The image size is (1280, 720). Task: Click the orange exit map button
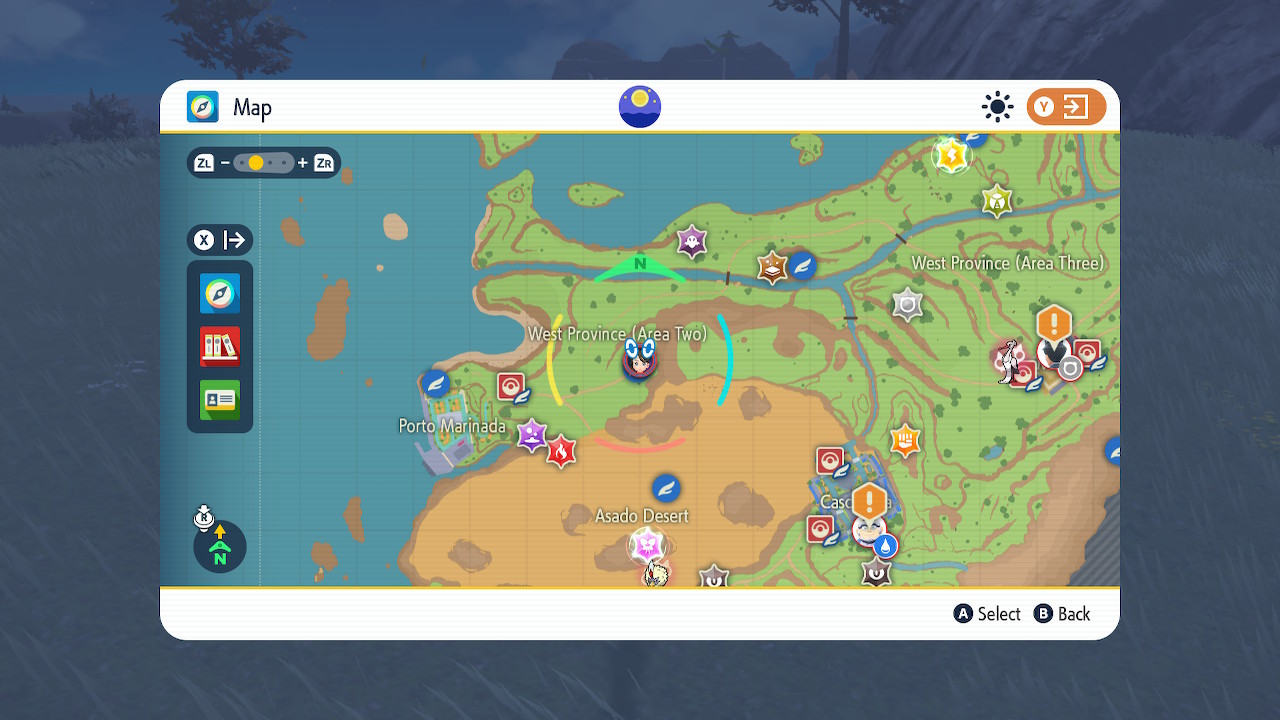click(x=1066, y=107)
